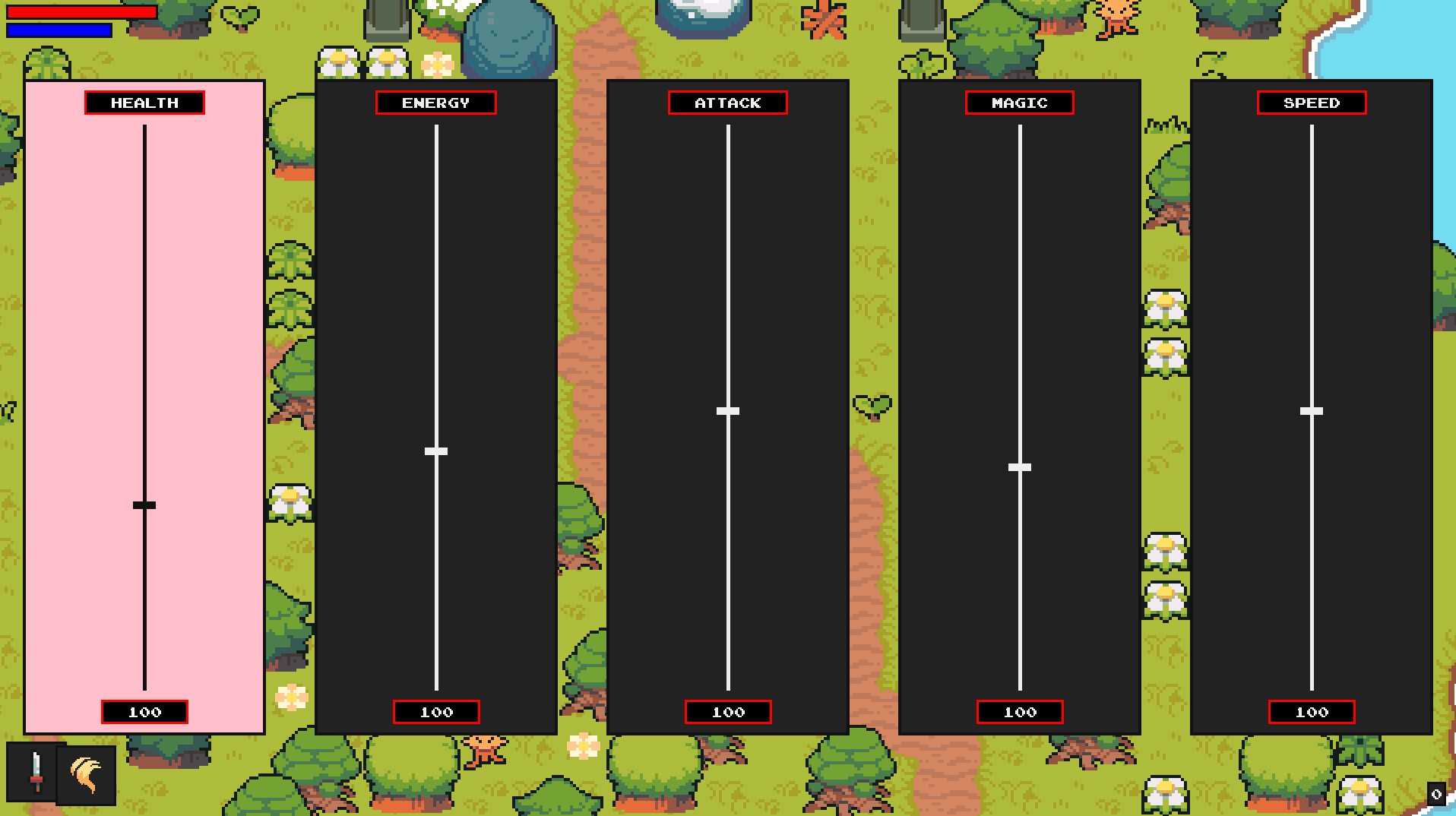
Task: Click the HEALTH title label
Action: [144, 103]
